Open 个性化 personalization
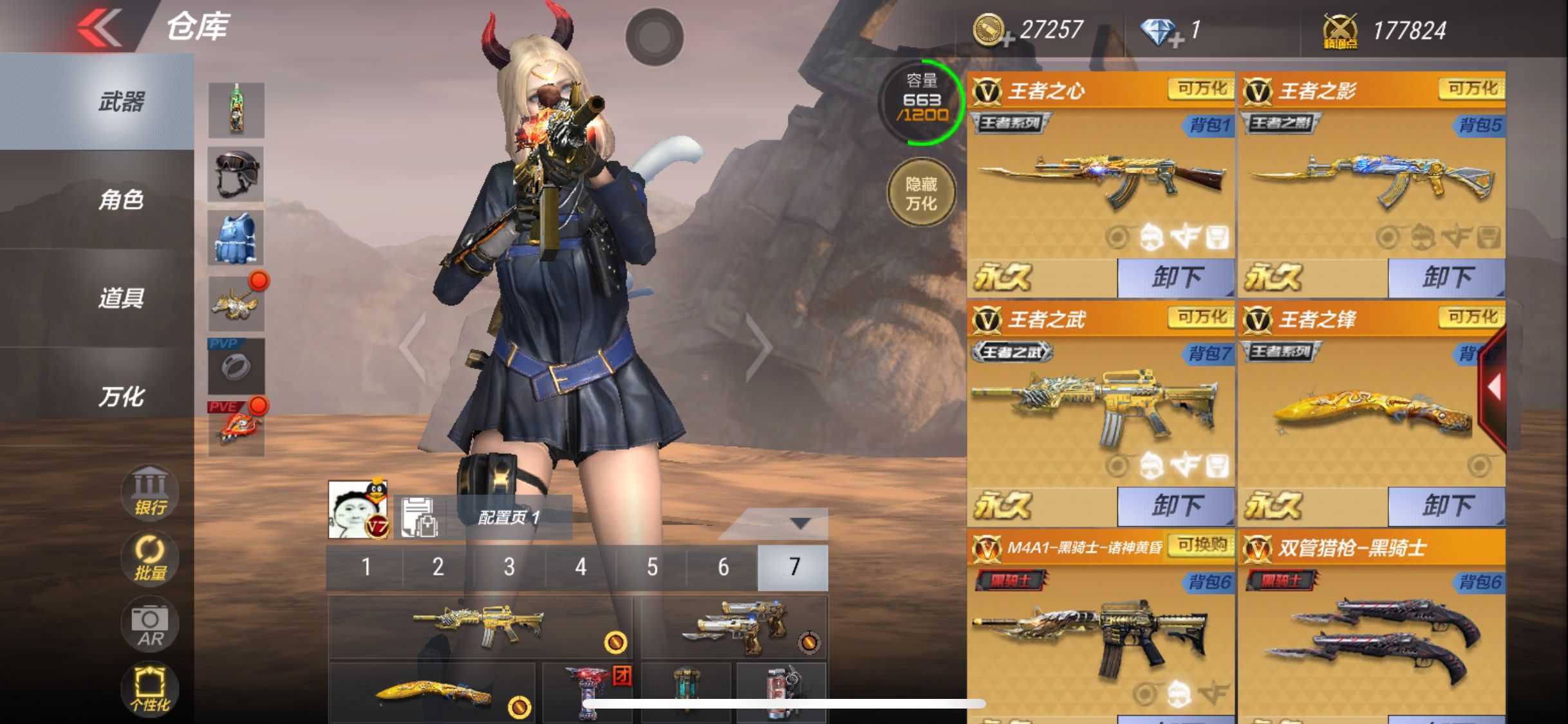Screen dimensions: 1568x724 pyautogui.click(x=149, y=690)
